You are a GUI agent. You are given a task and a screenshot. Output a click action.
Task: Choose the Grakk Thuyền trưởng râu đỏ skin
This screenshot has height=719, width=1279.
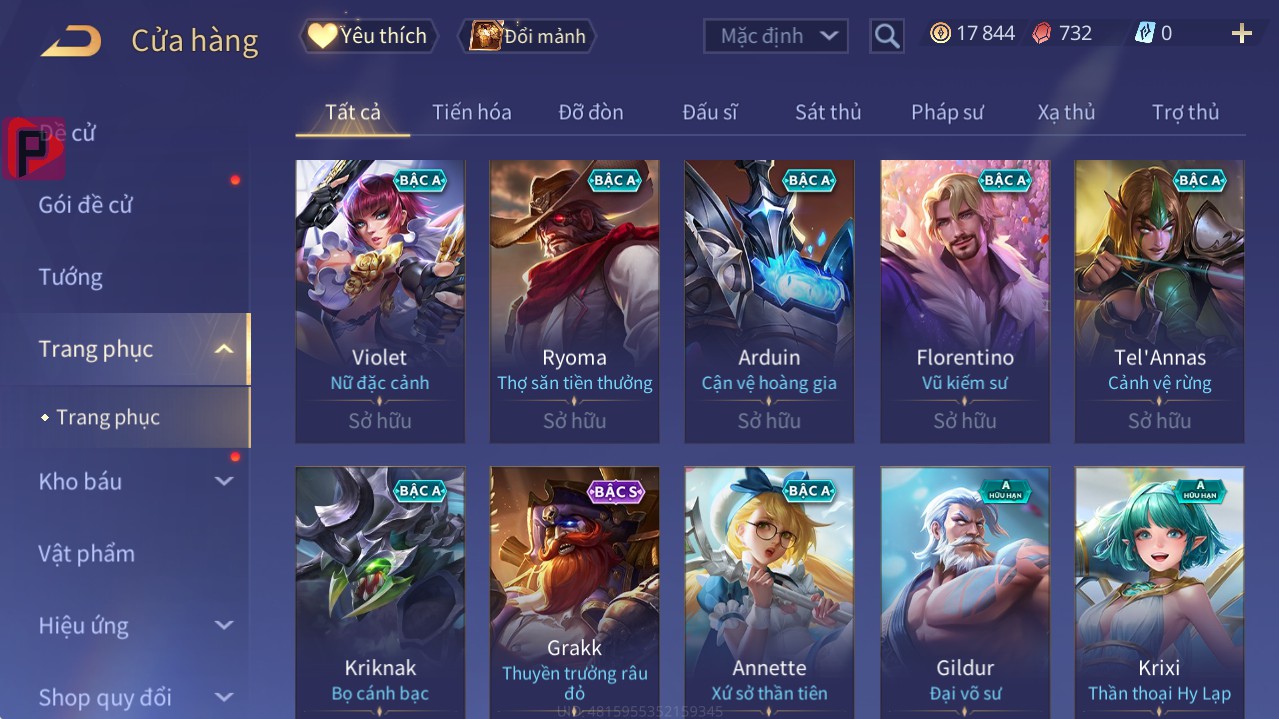[x=575, y=592]
